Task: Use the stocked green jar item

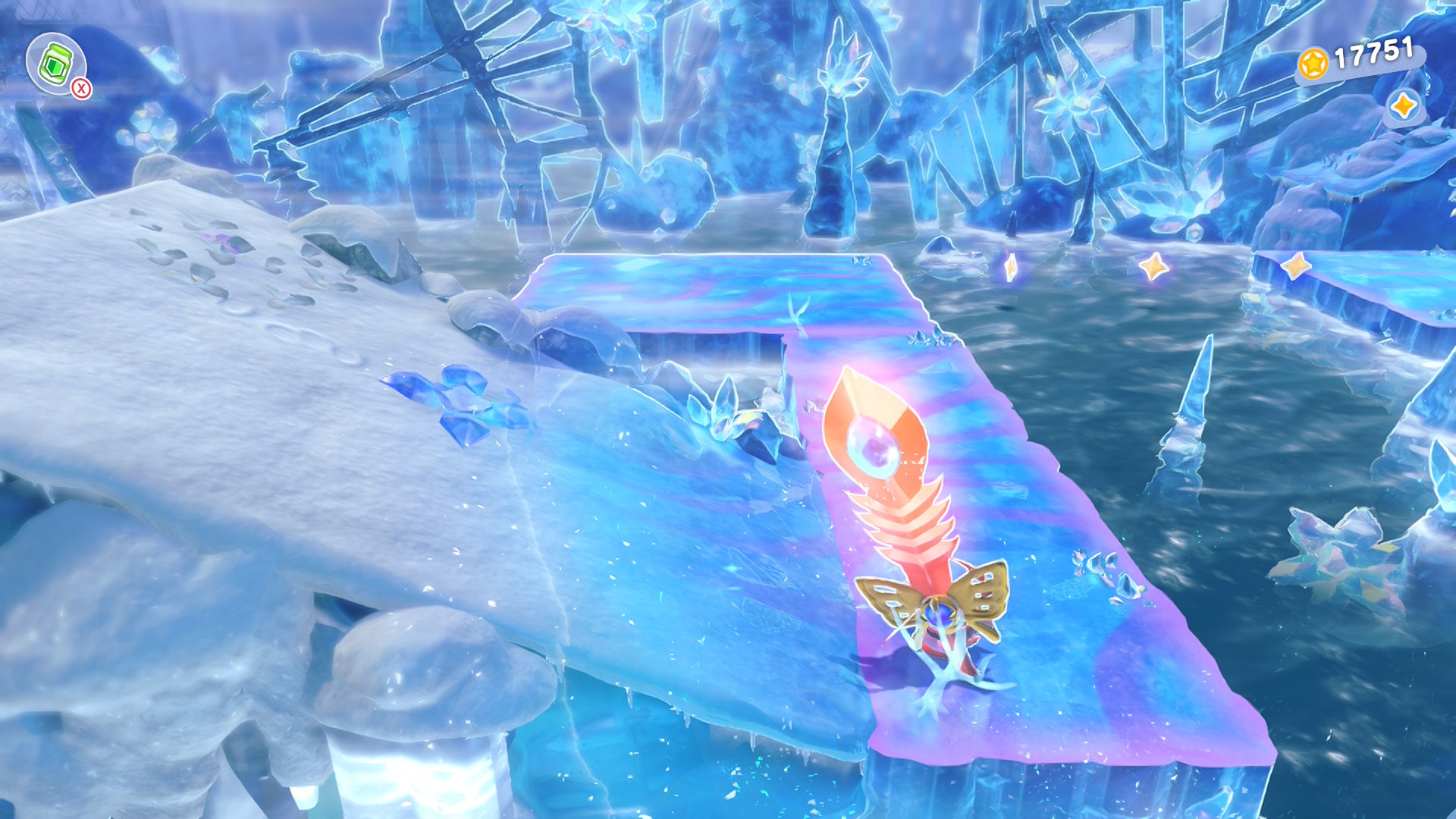Action: 55,64
